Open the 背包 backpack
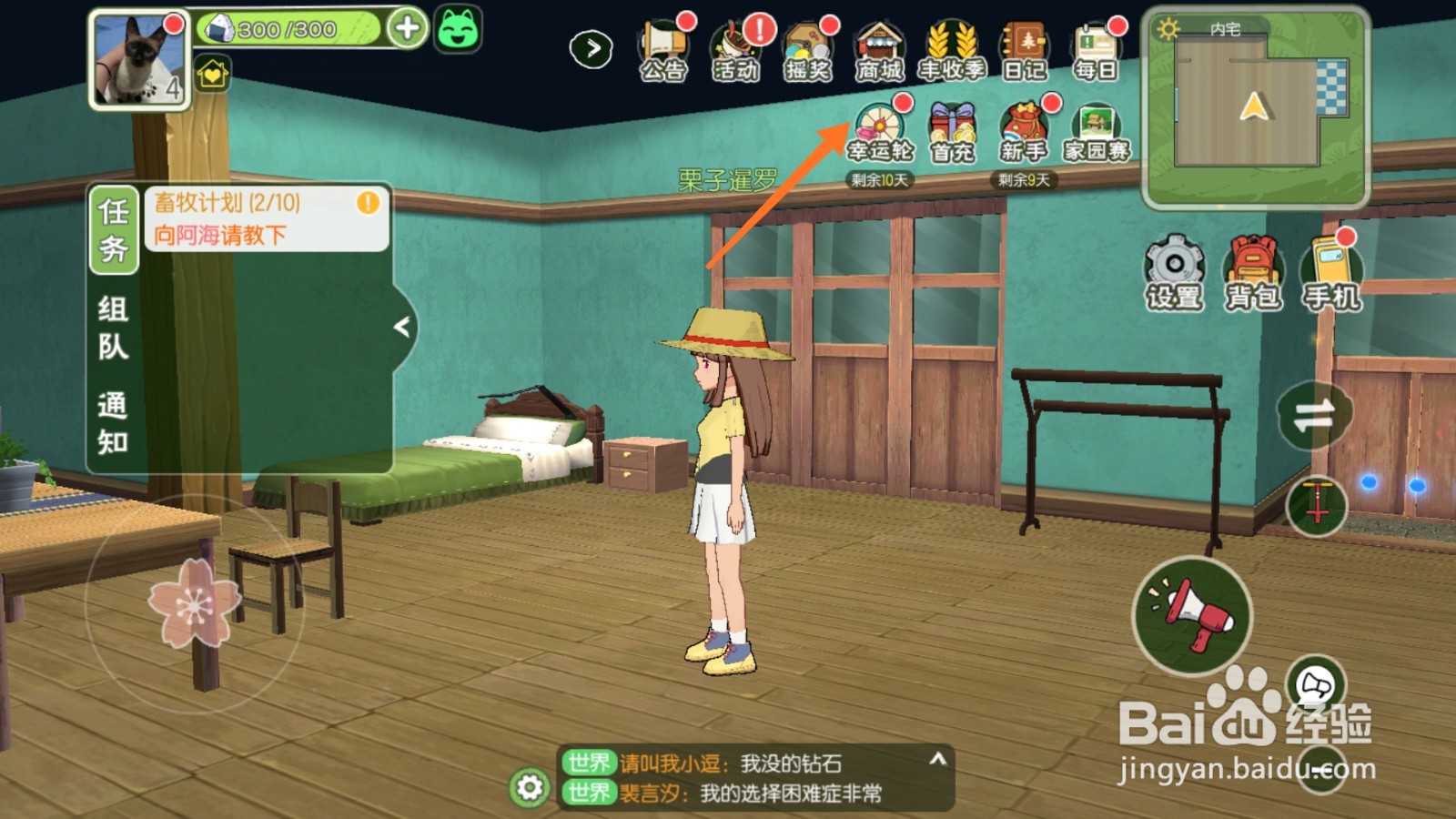 (1253, 271)
